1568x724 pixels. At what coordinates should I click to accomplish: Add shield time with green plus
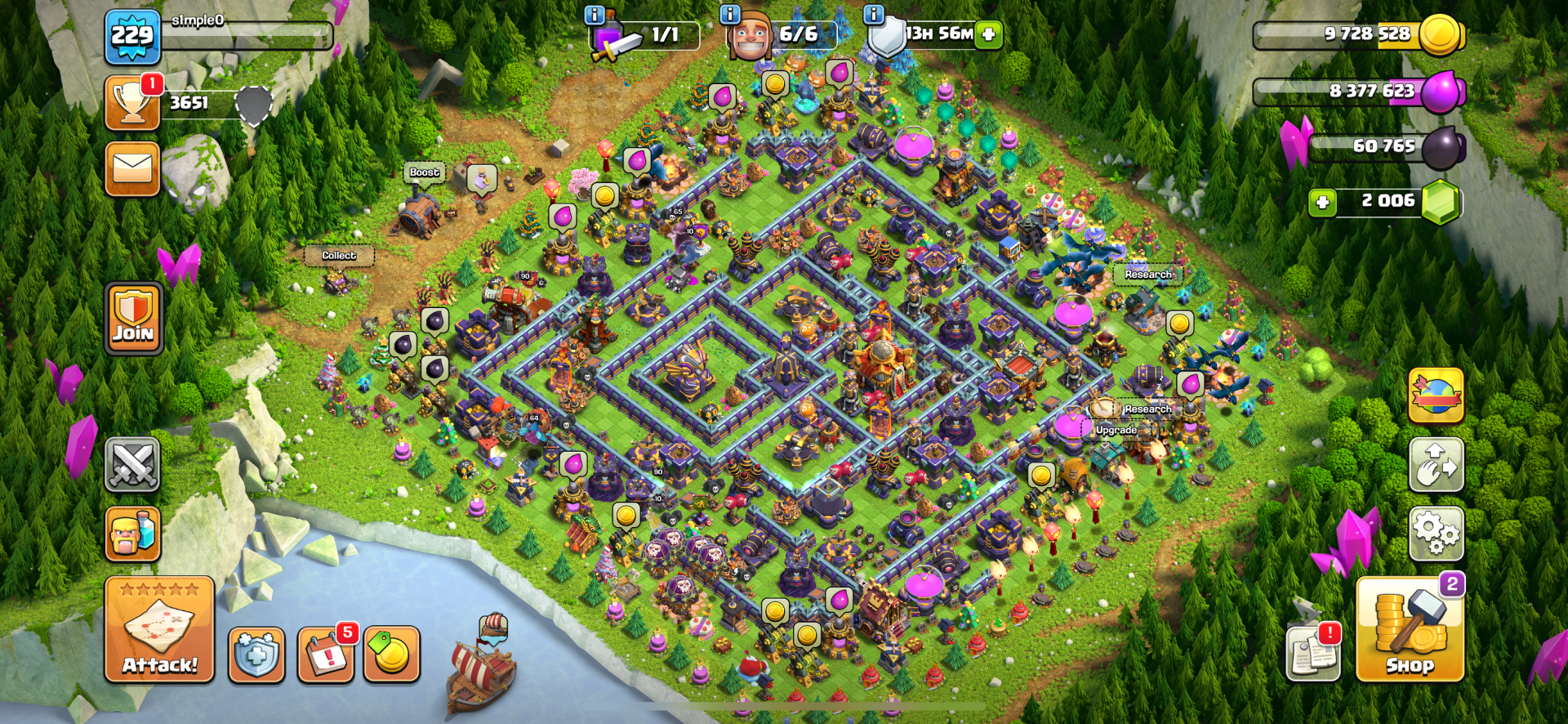(988, 34)
